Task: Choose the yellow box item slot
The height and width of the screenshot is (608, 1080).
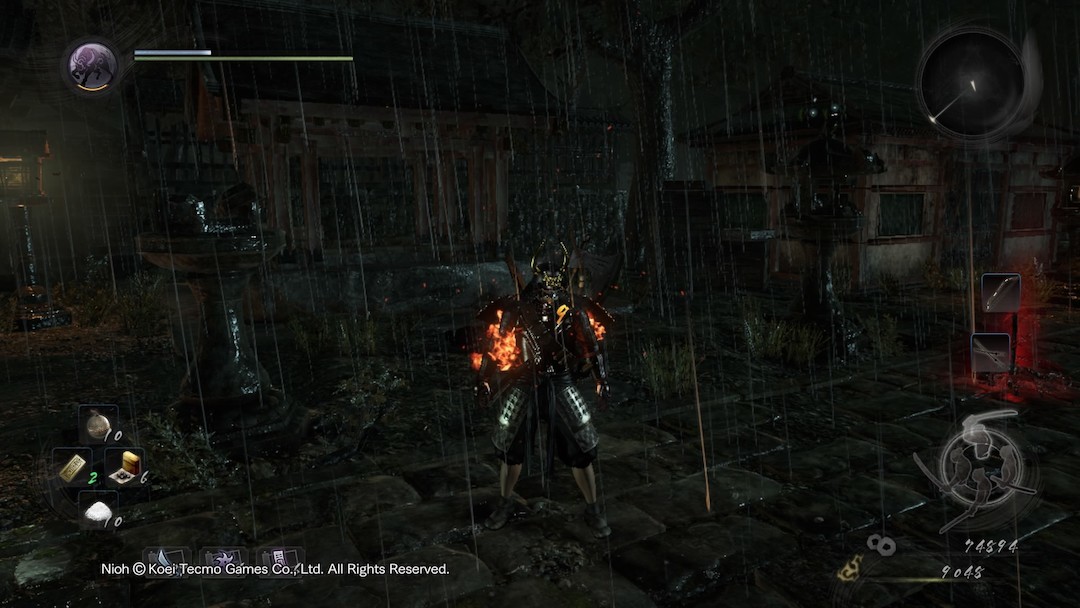Action: click(x=123, y=465)
